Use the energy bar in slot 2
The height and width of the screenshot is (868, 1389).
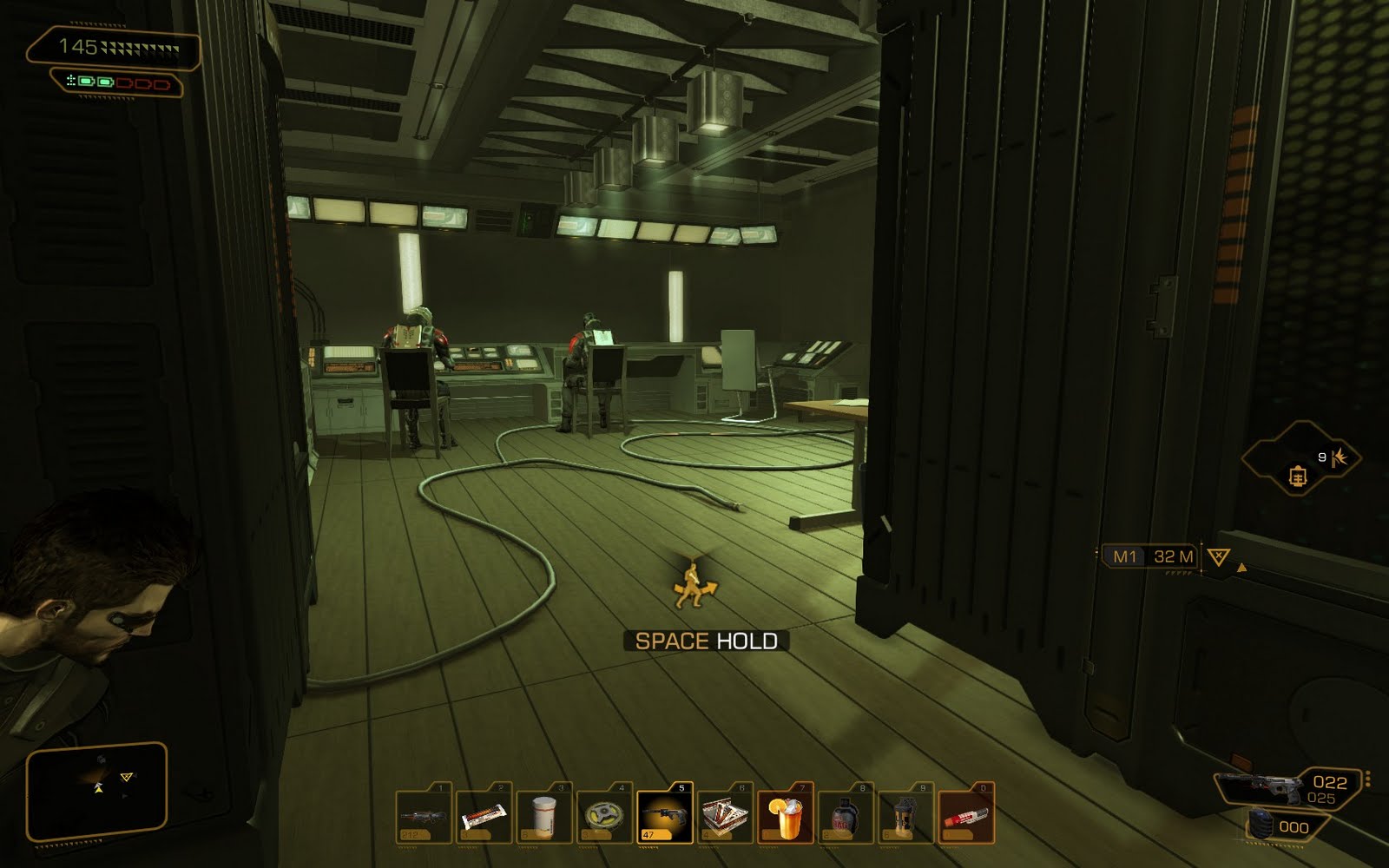(484, 818)
